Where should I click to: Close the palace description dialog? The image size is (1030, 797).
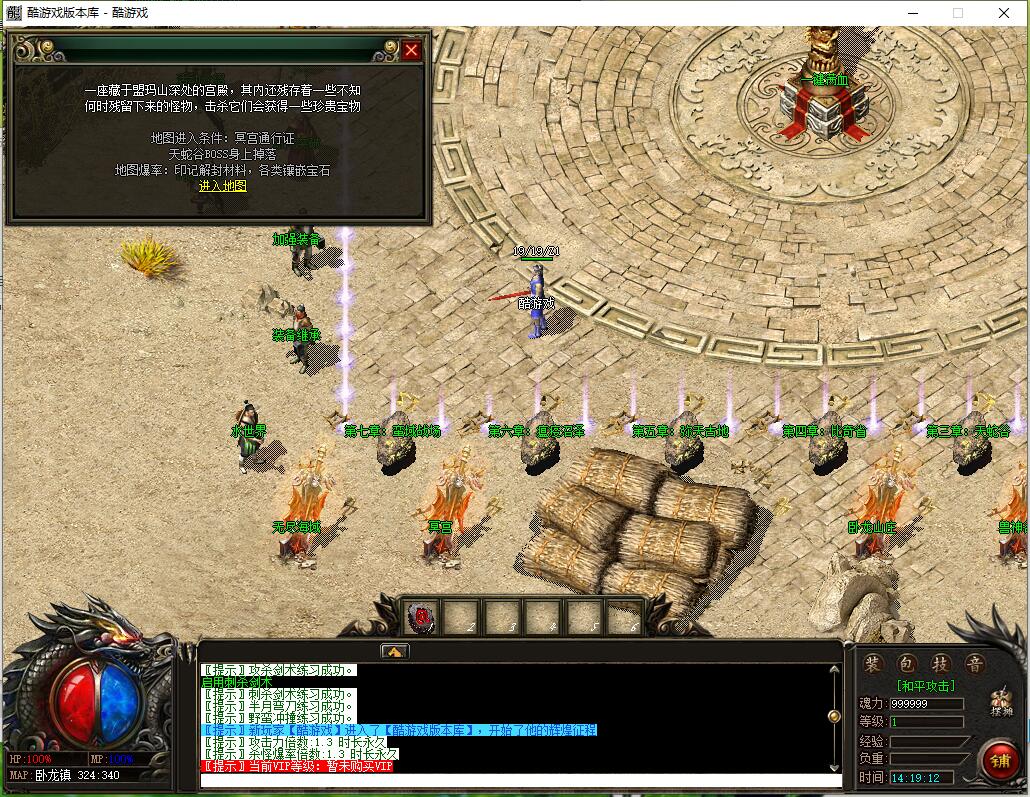coord(411,50)
